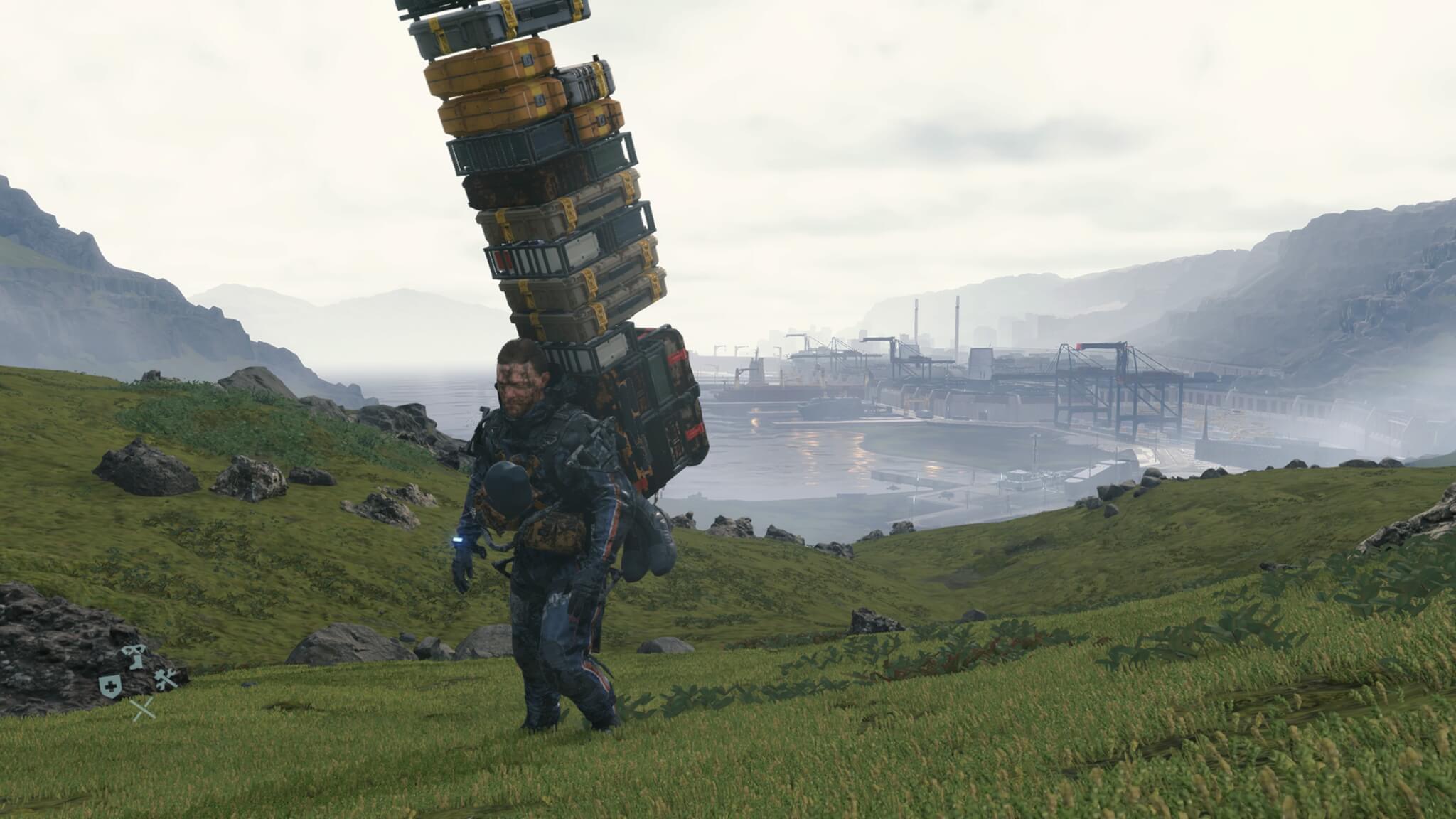Screen dimensions: 1456x819
Task: Choose the hammer and wrench tools icon
Action: [x=164, y=681]
